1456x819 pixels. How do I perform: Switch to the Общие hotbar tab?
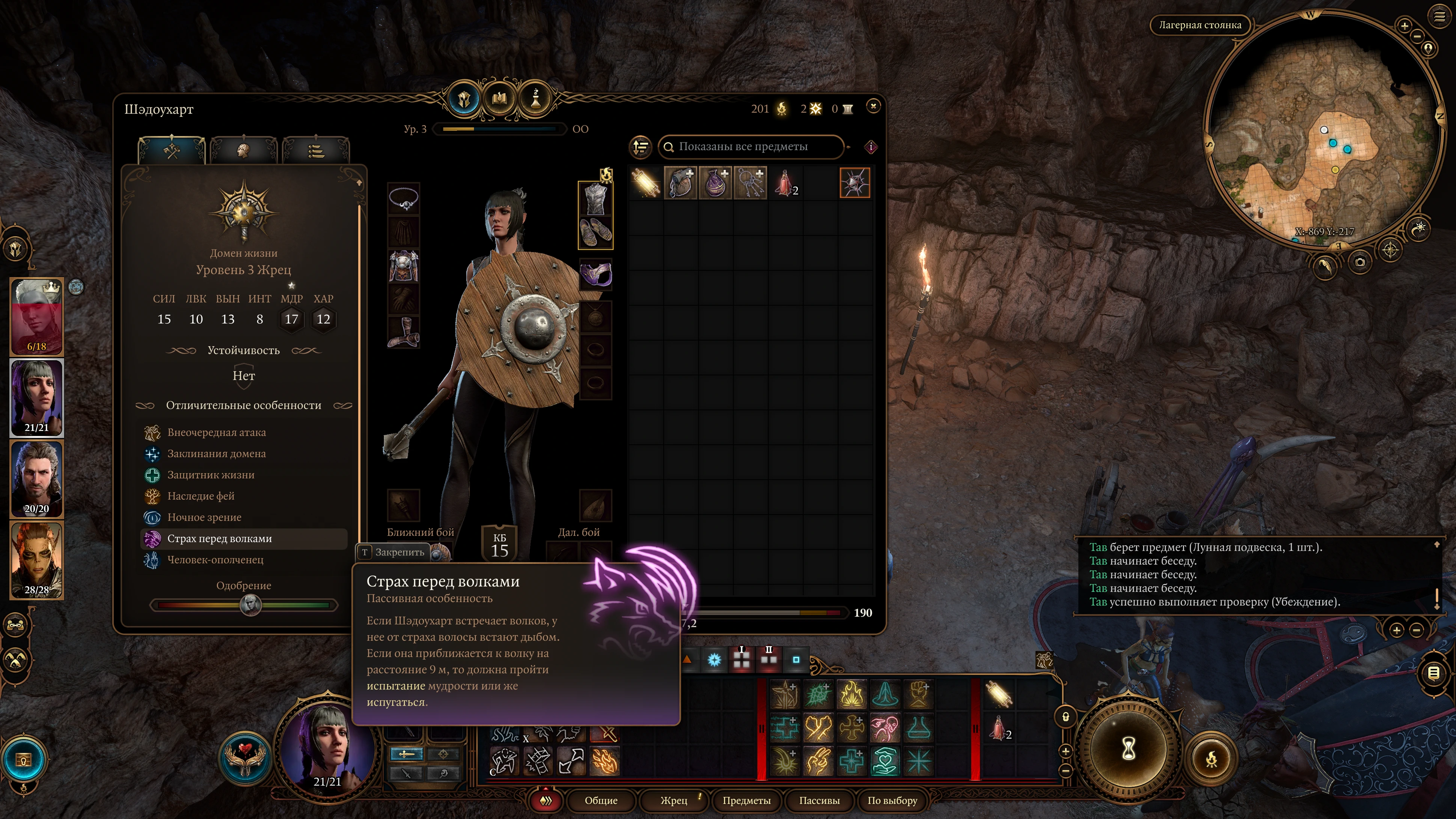(x=601, y=800)
